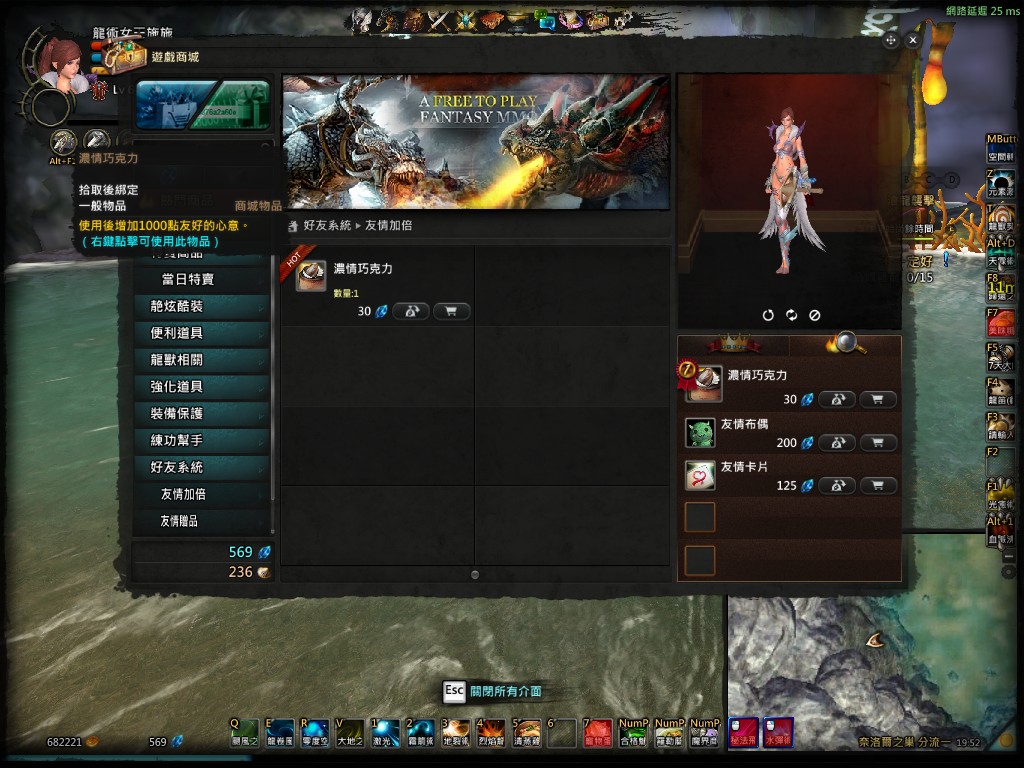
Task: Click the cart button for 濃情巧克力 in item grid
Action: click(x=451, y=311)
